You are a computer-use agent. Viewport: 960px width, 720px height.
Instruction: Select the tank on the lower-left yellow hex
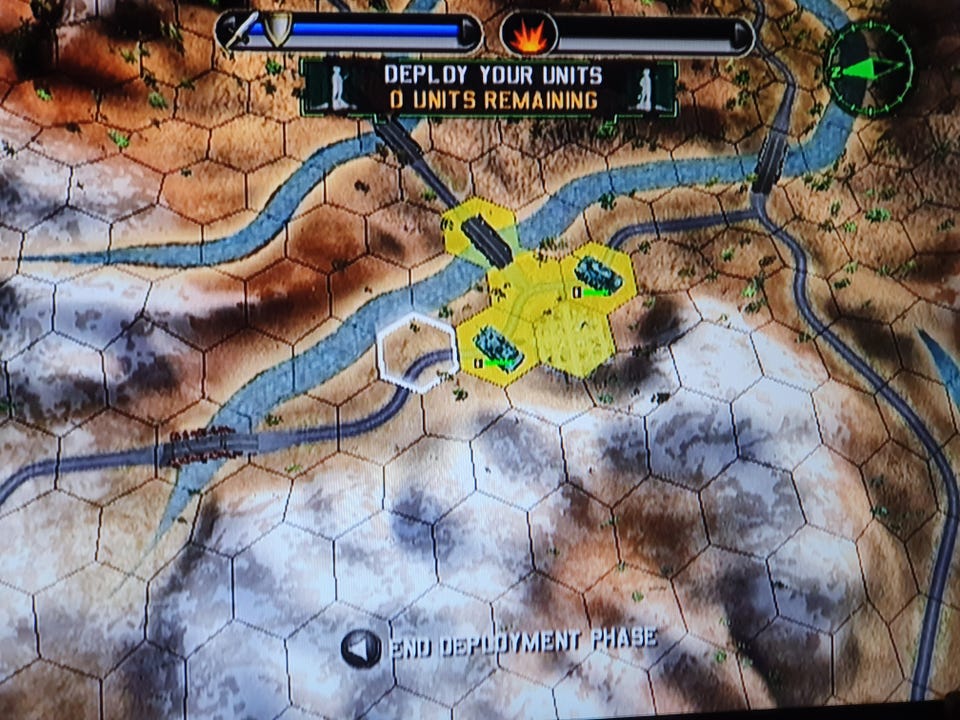pyautogui.click(x=497, y=346)
